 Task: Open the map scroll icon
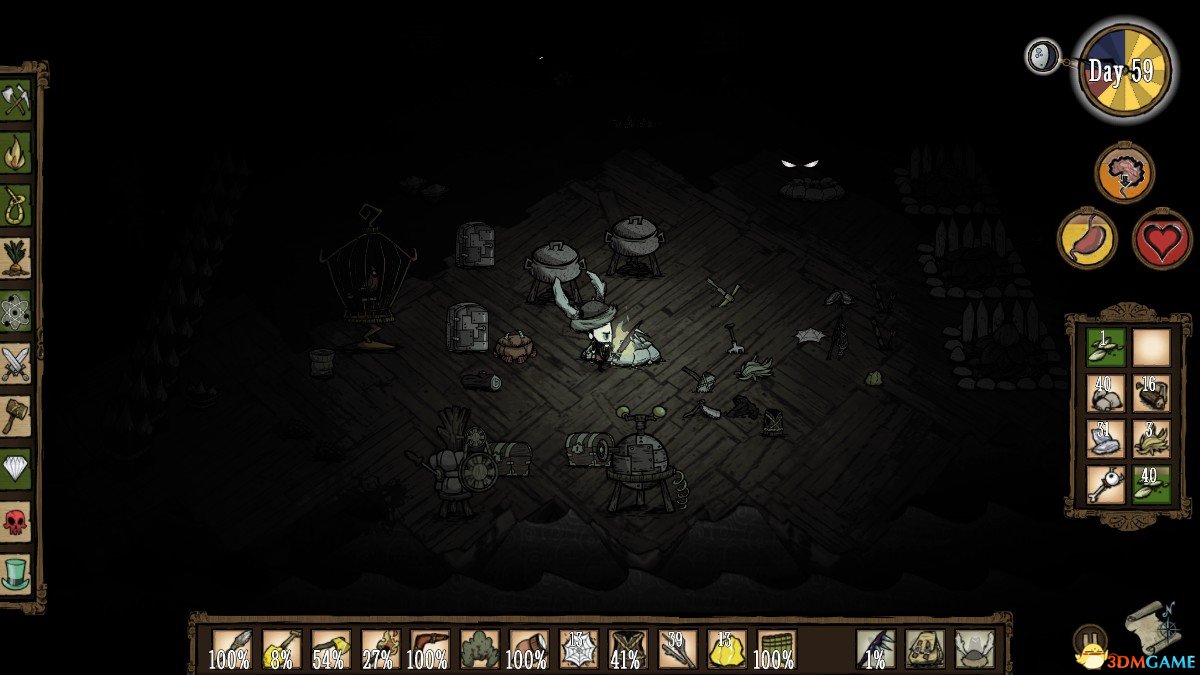(1153, 628)
